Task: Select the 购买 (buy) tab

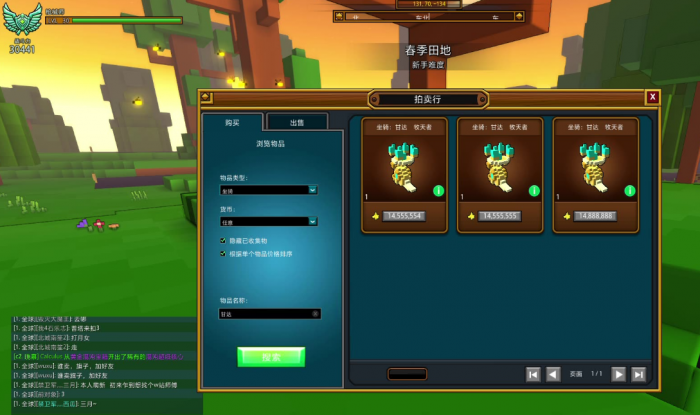Action: point(232,122)
